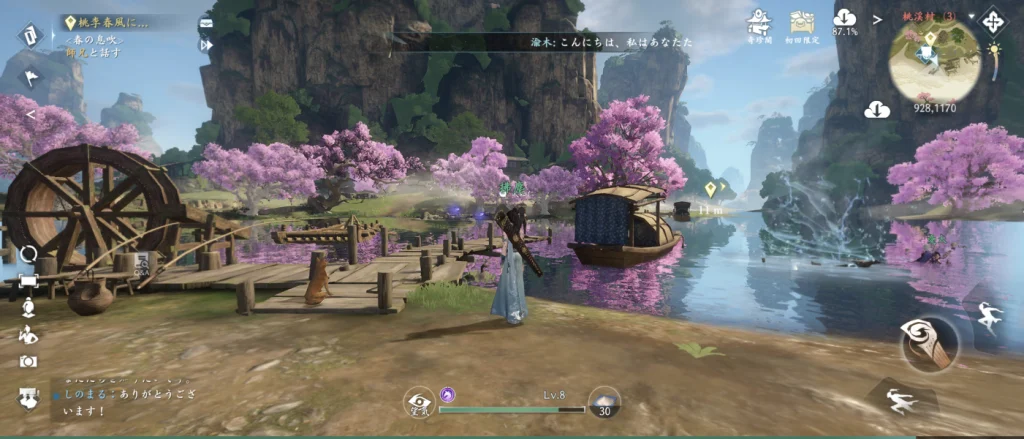The width and height of the screenshot is (1024, 439).
Task: Open the 桃李春風 quest tracker entry
Action: click(110, 21)
